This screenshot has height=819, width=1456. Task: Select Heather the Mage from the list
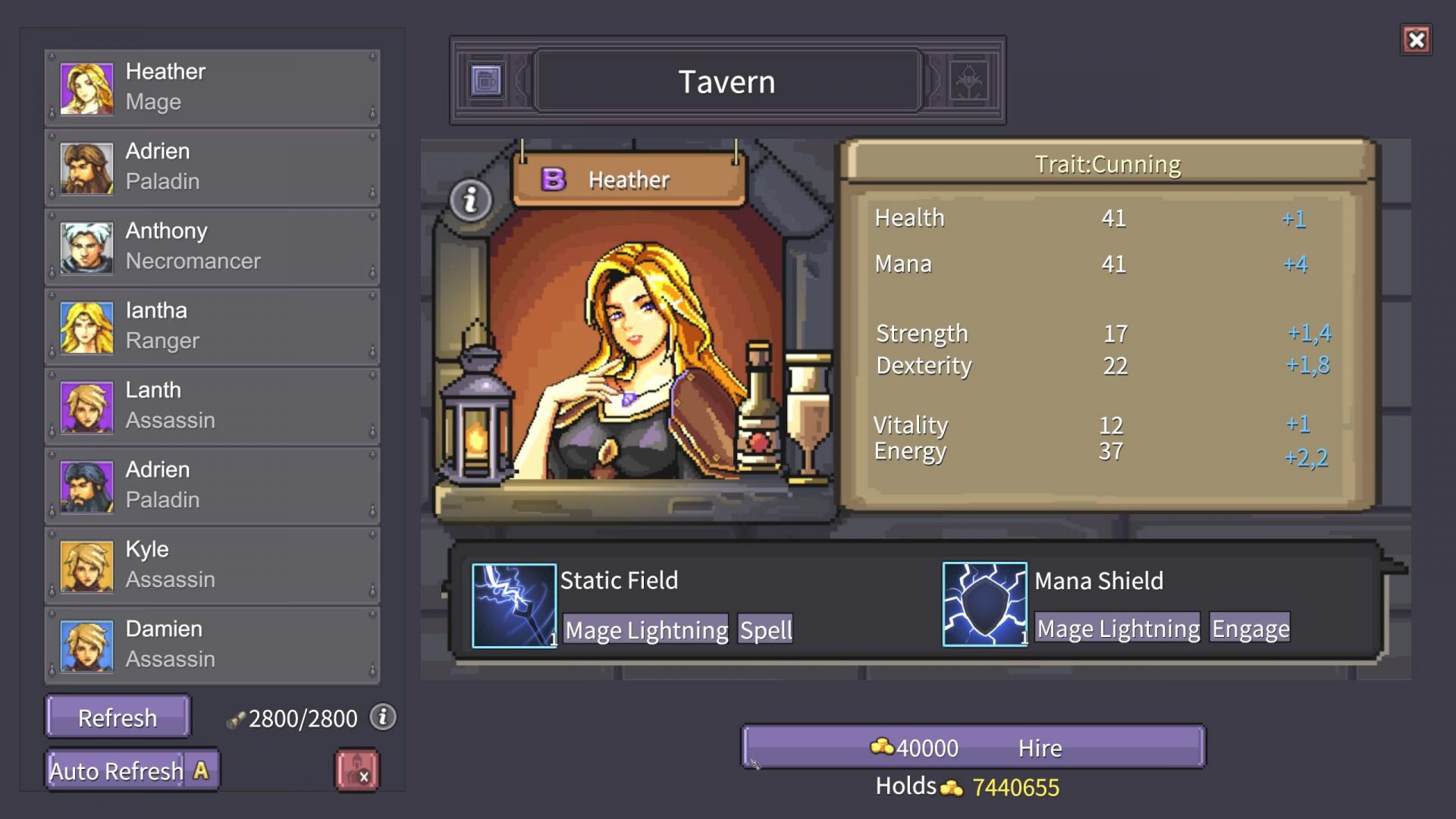[212, 87]
